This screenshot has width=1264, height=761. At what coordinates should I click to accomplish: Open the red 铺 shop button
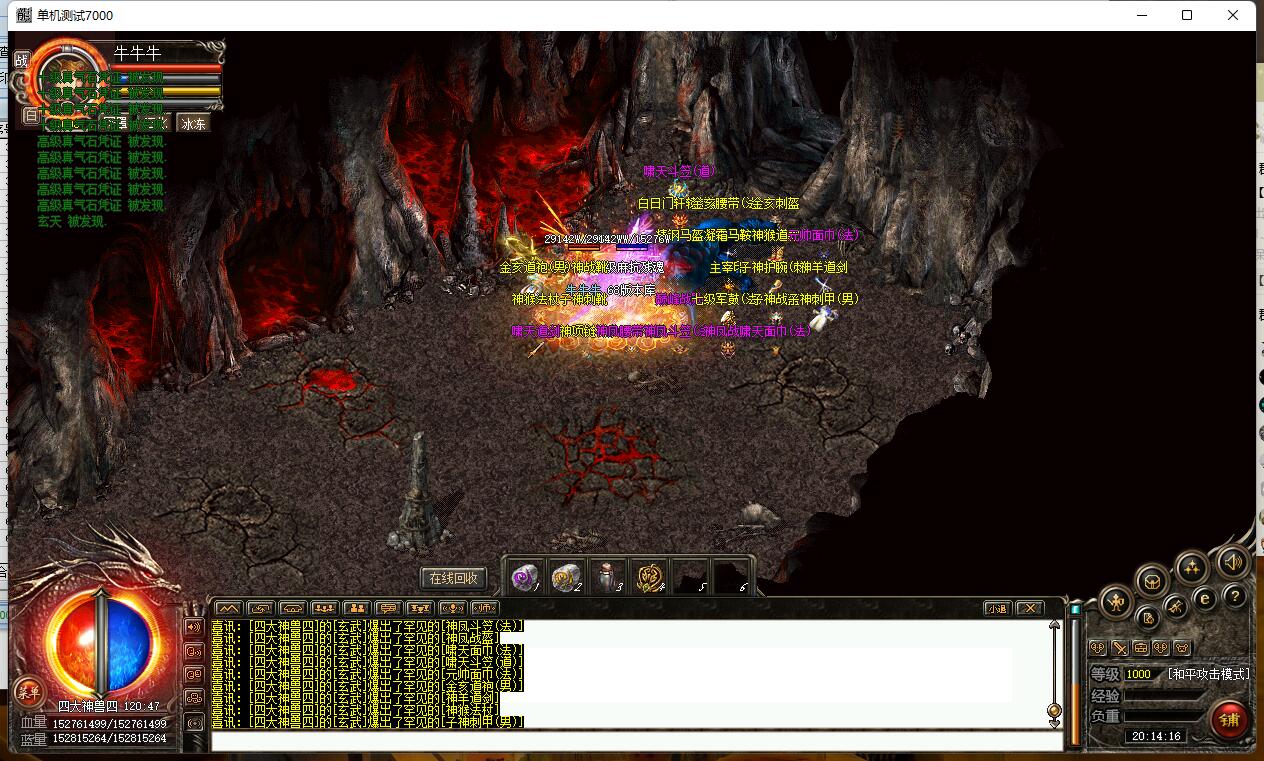(1229, 719)
